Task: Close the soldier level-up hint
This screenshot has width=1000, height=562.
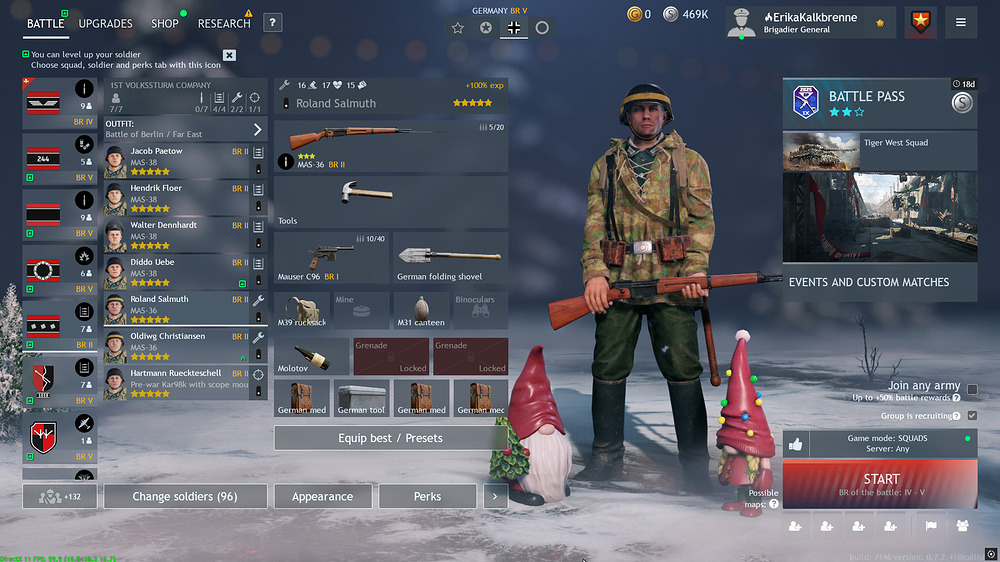Action: click(x=229, y=55)
